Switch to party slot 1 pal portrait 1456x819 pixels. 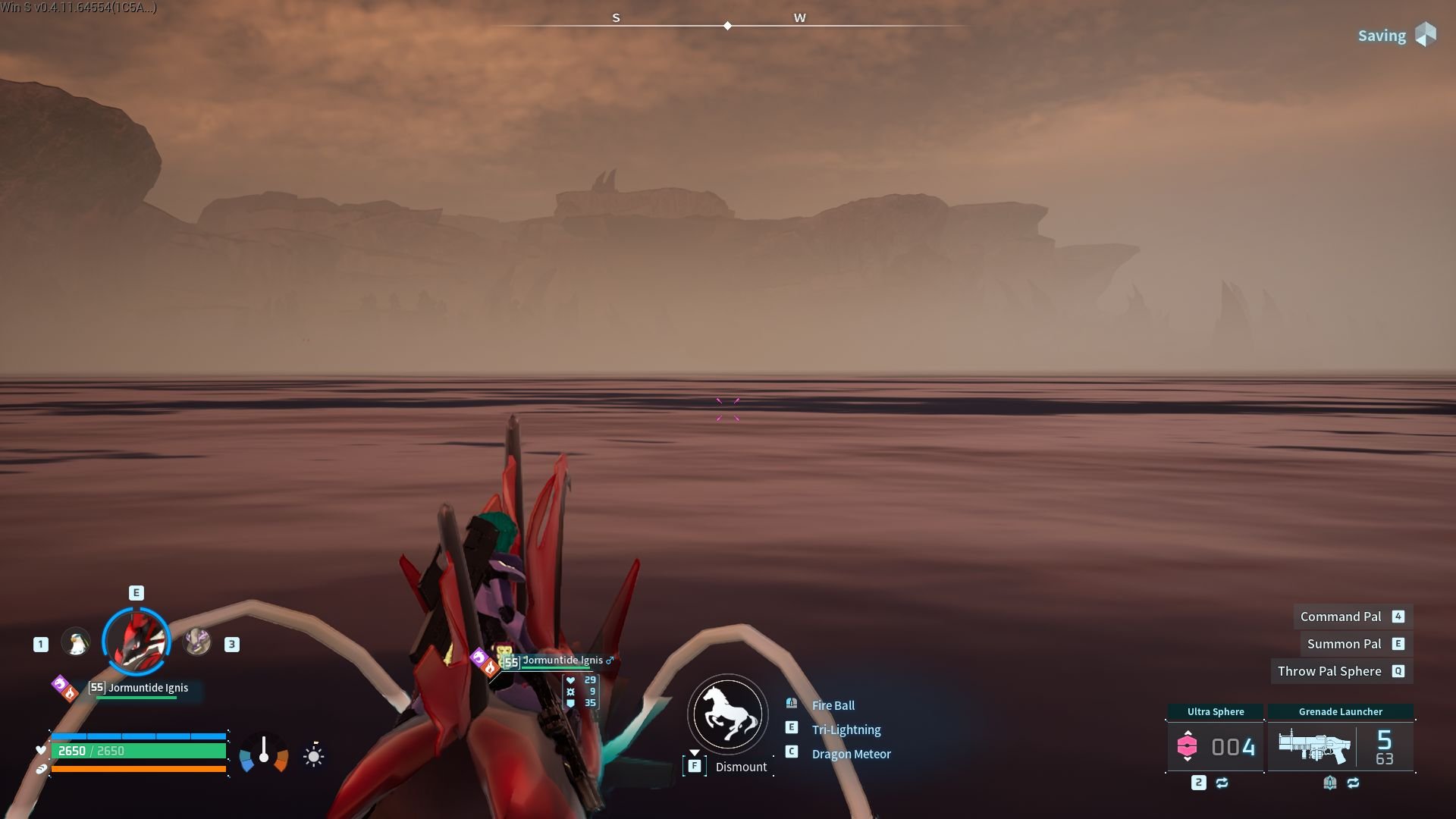coord(76,642)
